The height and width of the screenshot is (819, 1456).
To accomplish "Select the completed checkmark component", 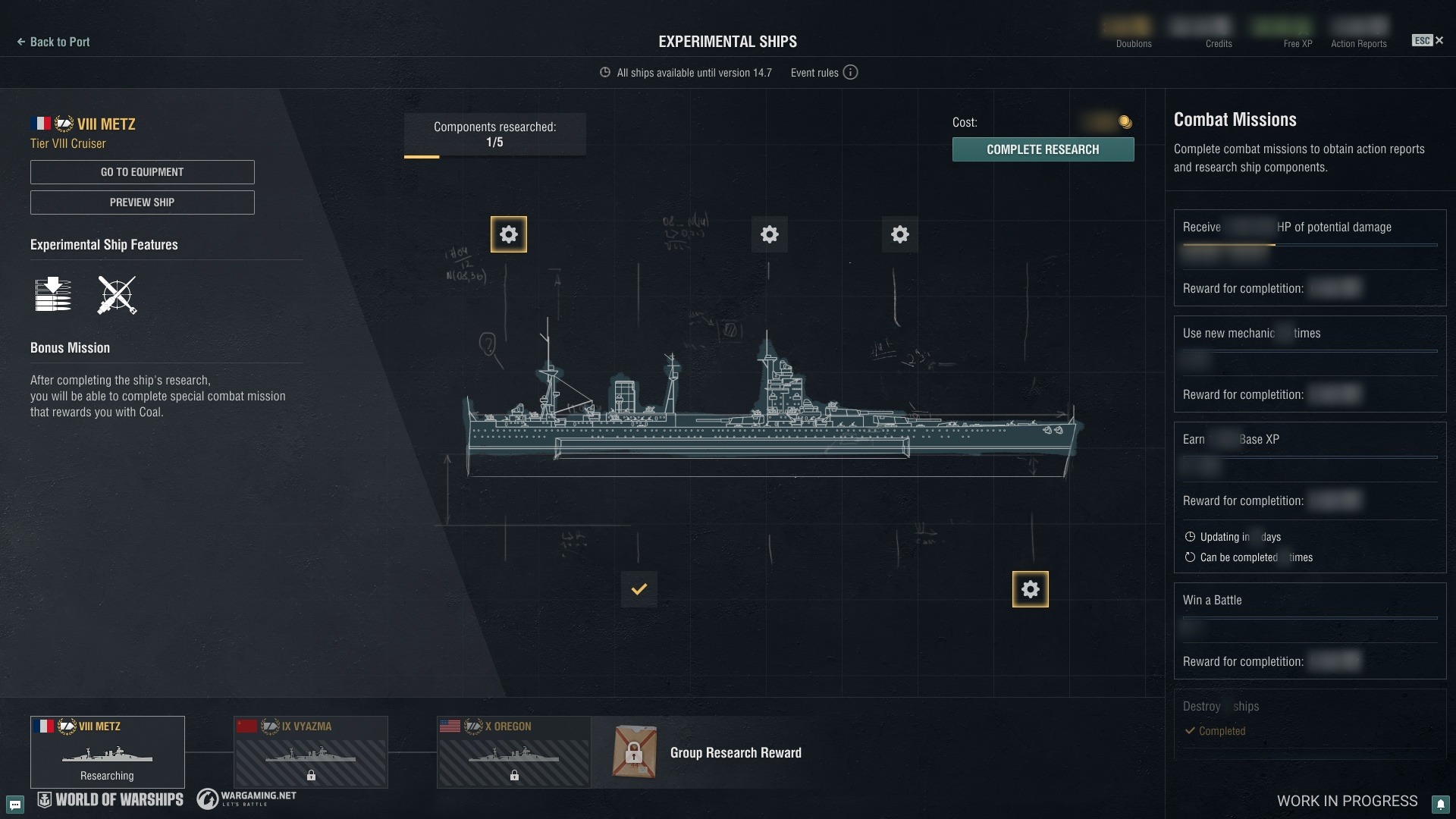I will coord(639,589).
